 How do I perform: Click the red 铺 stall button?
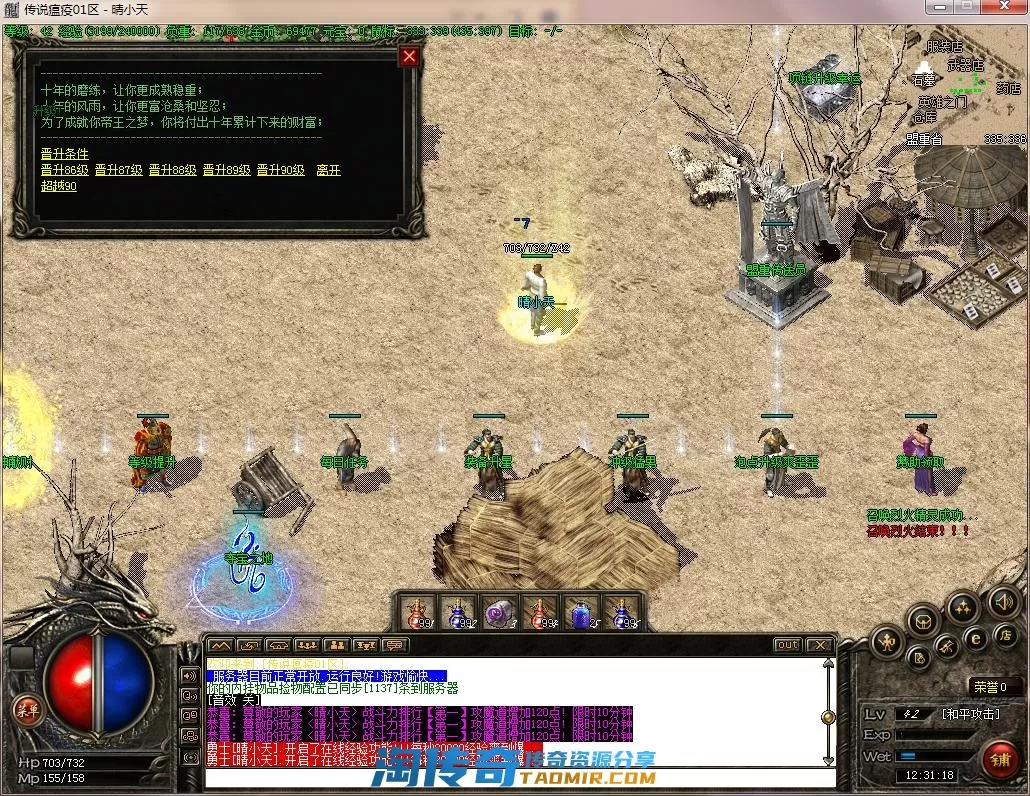pyautogui.click(x=1000, y=761)
